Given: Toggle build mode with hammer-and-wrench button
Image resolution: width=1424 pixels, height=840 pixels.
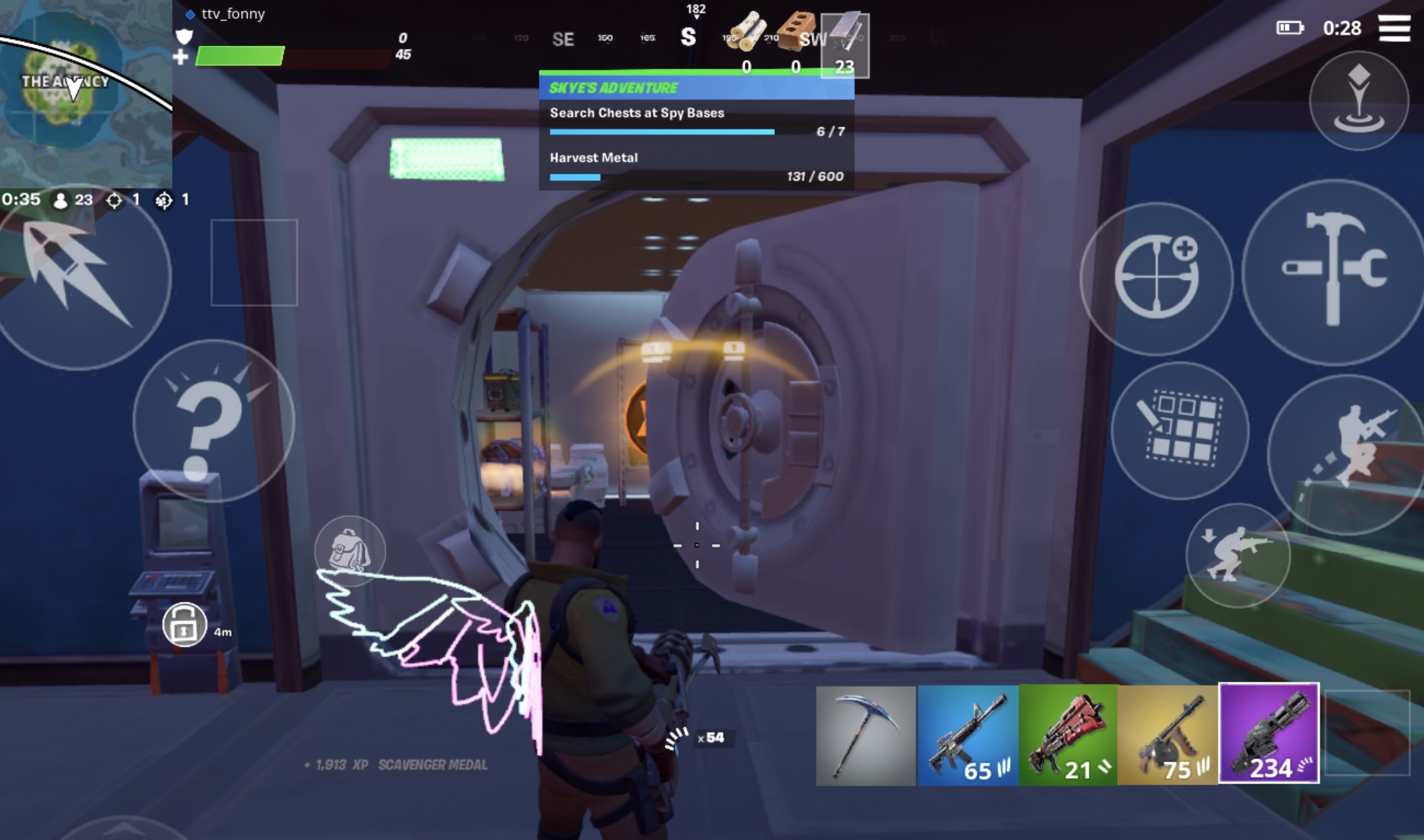Looking at the screenshot, I should click(x=1334, y=273).
